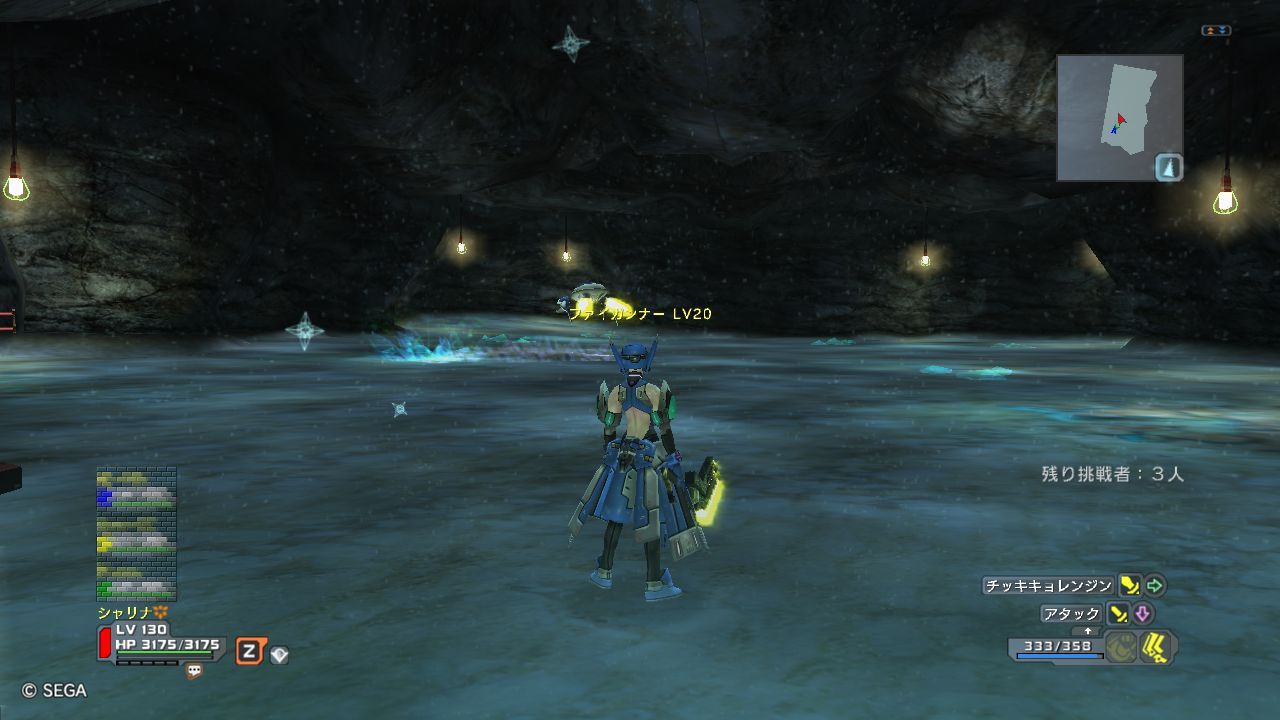Activate the pink down-arrow action icon
Viewport: 1280px width, 720px height.
[x=1142, y=614]
